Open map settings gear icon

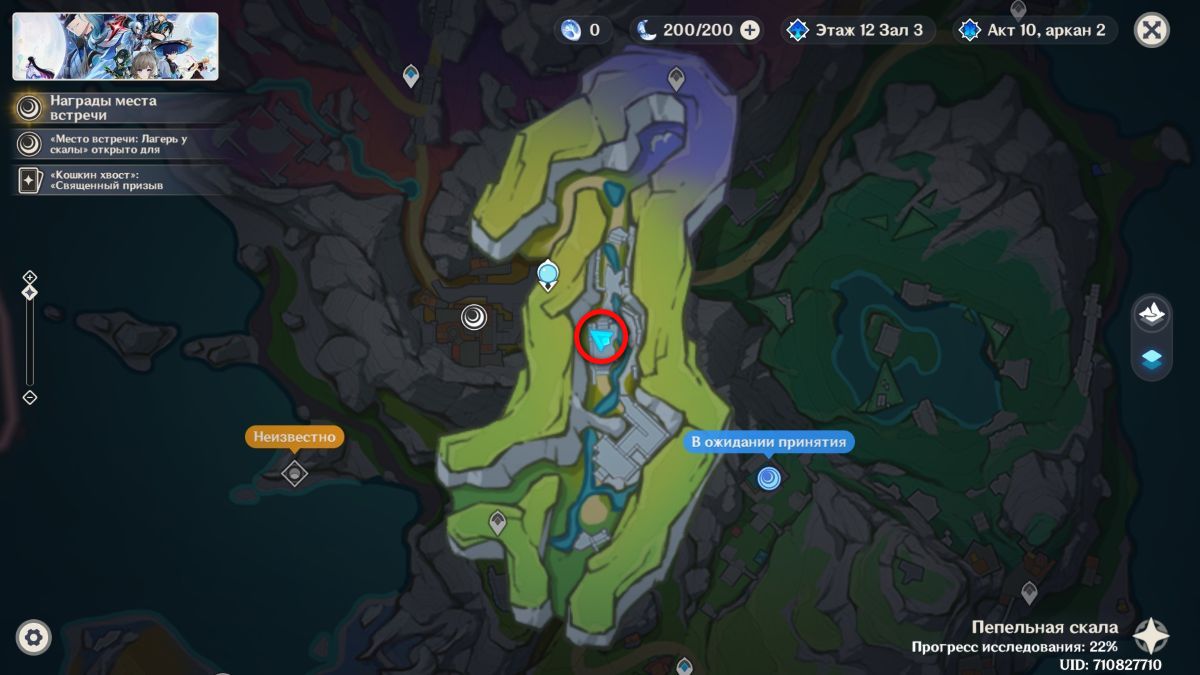(34, 636)
